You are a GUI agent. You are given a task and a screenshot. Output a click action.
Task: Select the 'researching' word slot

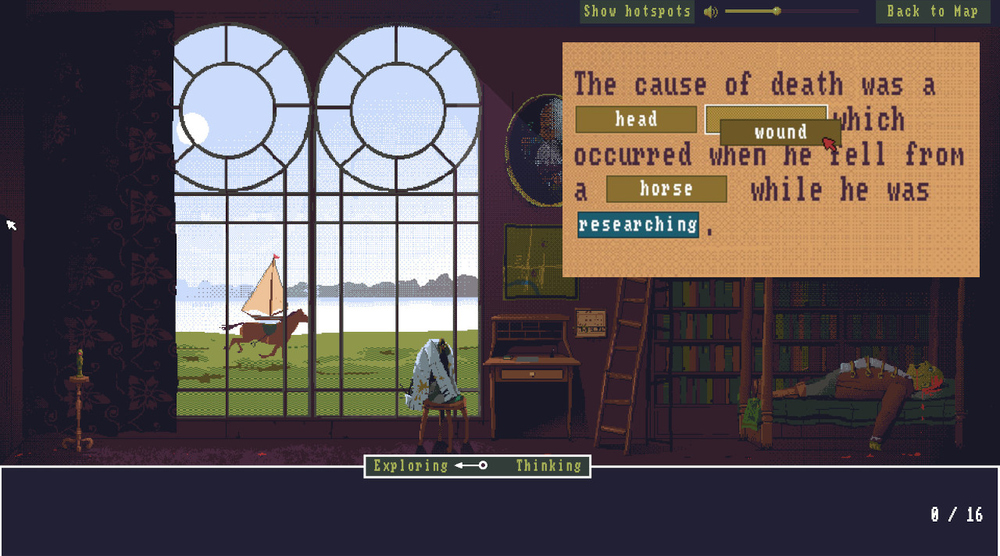(x=637, y=224)
